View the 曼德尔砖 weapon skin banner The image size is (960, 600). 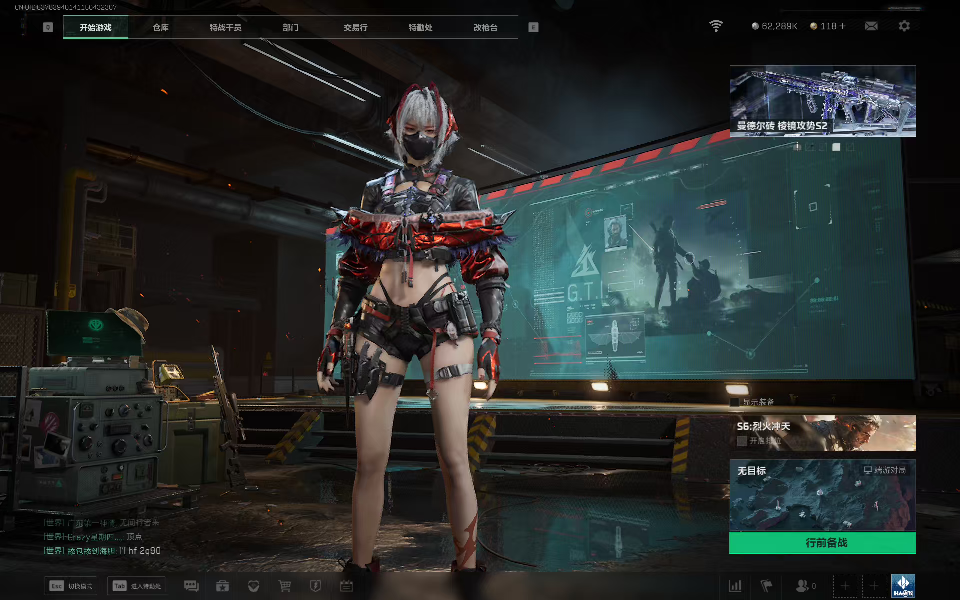(822, 100)
